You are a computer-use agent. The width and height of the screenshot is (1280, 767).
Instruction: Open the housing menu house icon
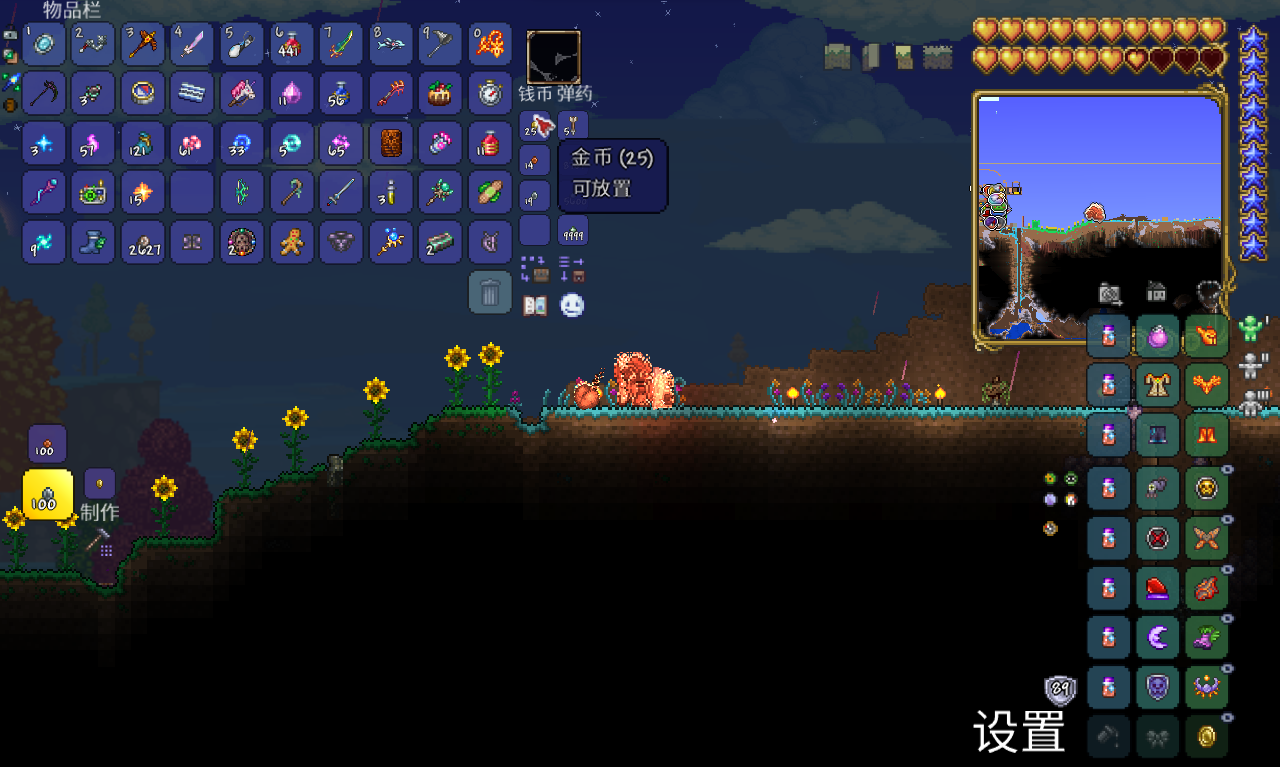pyautogui.click(x=1157, y=292)
